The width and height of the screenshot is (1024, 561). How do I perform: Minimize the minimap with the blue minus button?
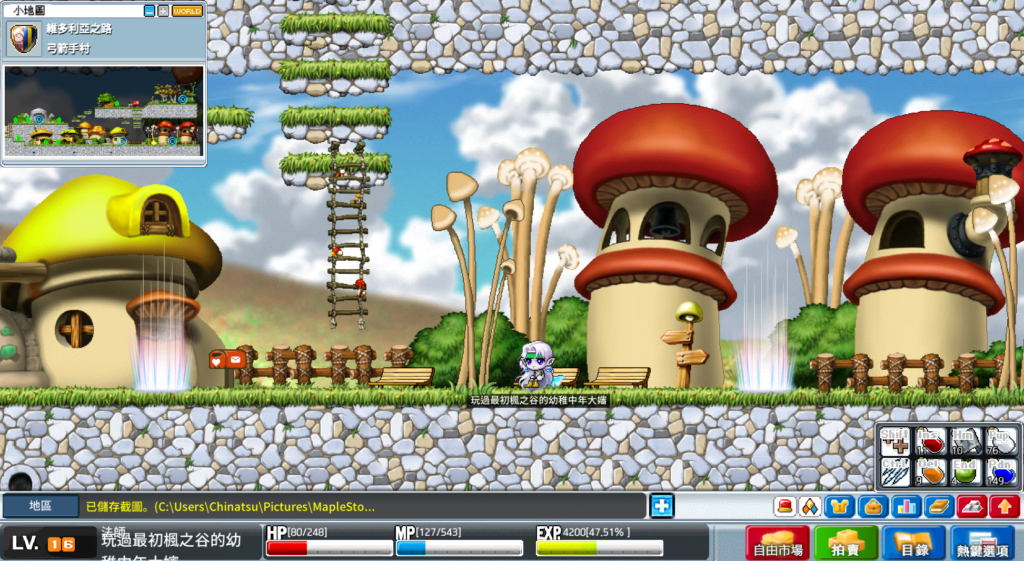(150, 11)
